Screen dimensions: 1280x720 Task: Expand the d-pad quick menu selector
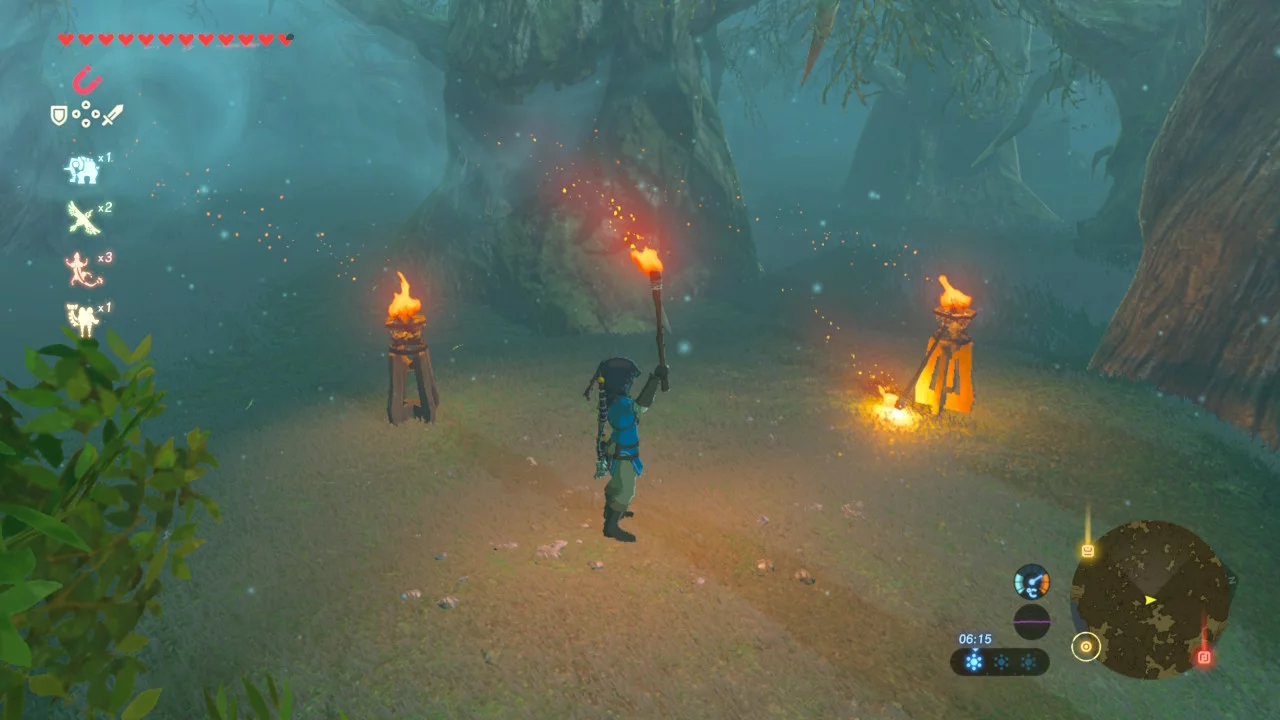[86, 113]
